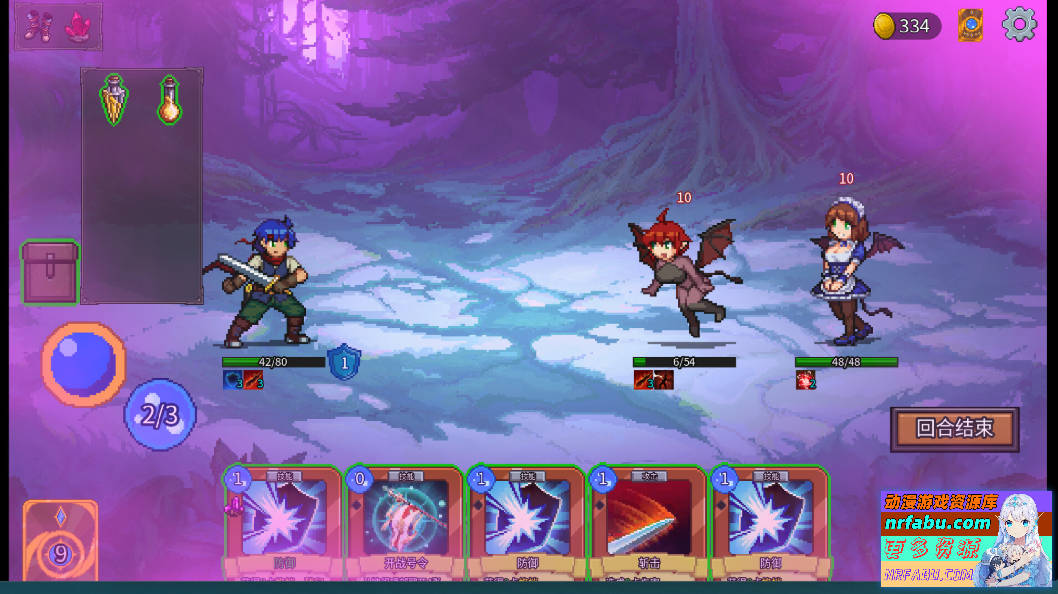The height and width of the screenshot is (594, 1058).
Task: Open the settings gear menu
Action: 1019,25
